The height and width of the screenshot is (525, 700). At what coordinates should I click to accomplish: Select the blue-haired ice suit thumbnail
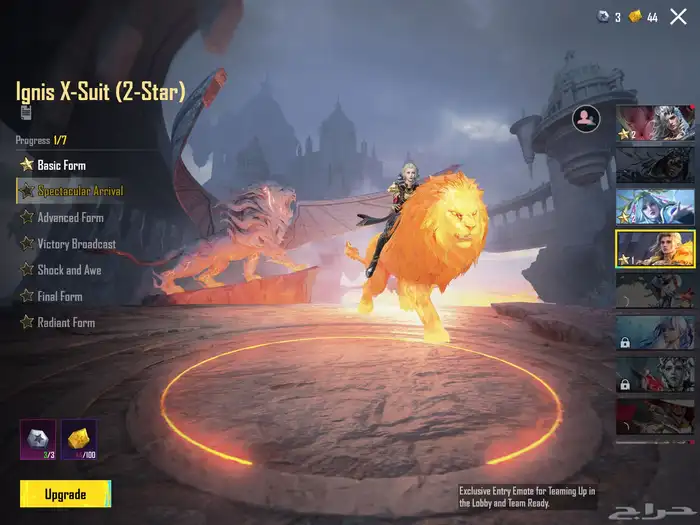(x=655, y=207)
